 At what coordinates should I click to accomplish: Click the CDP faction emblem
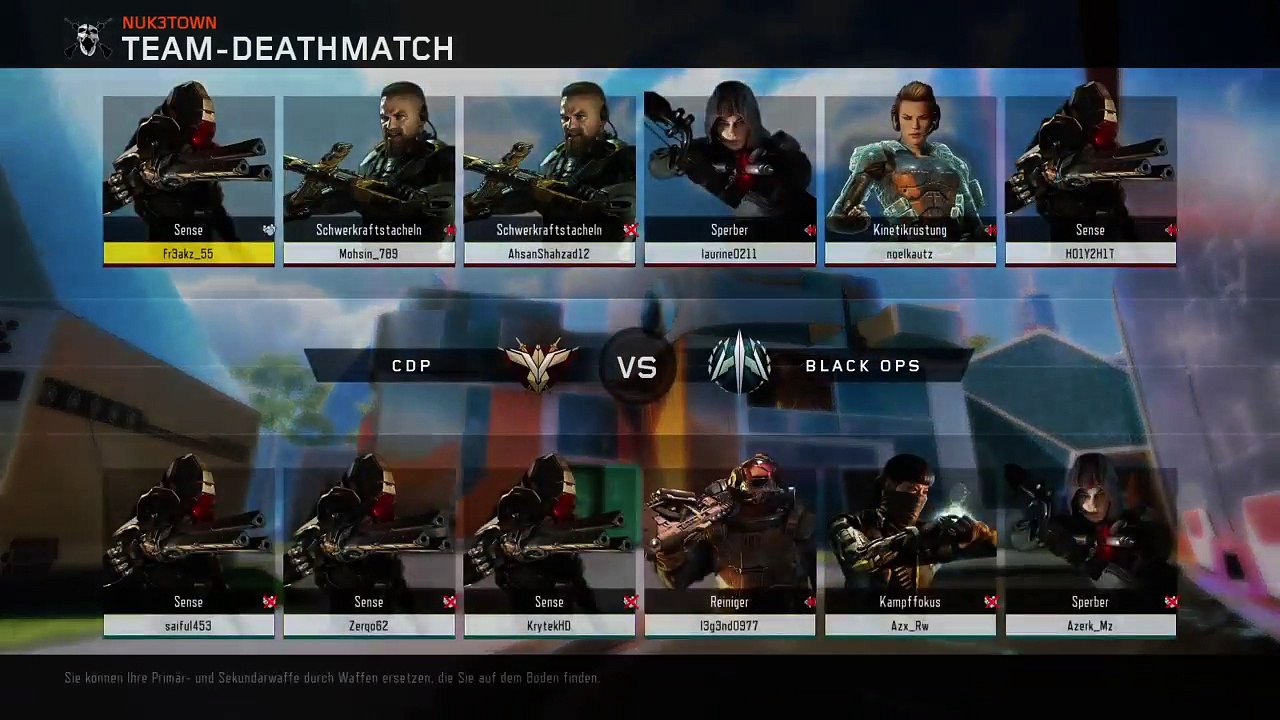point(540,364)
